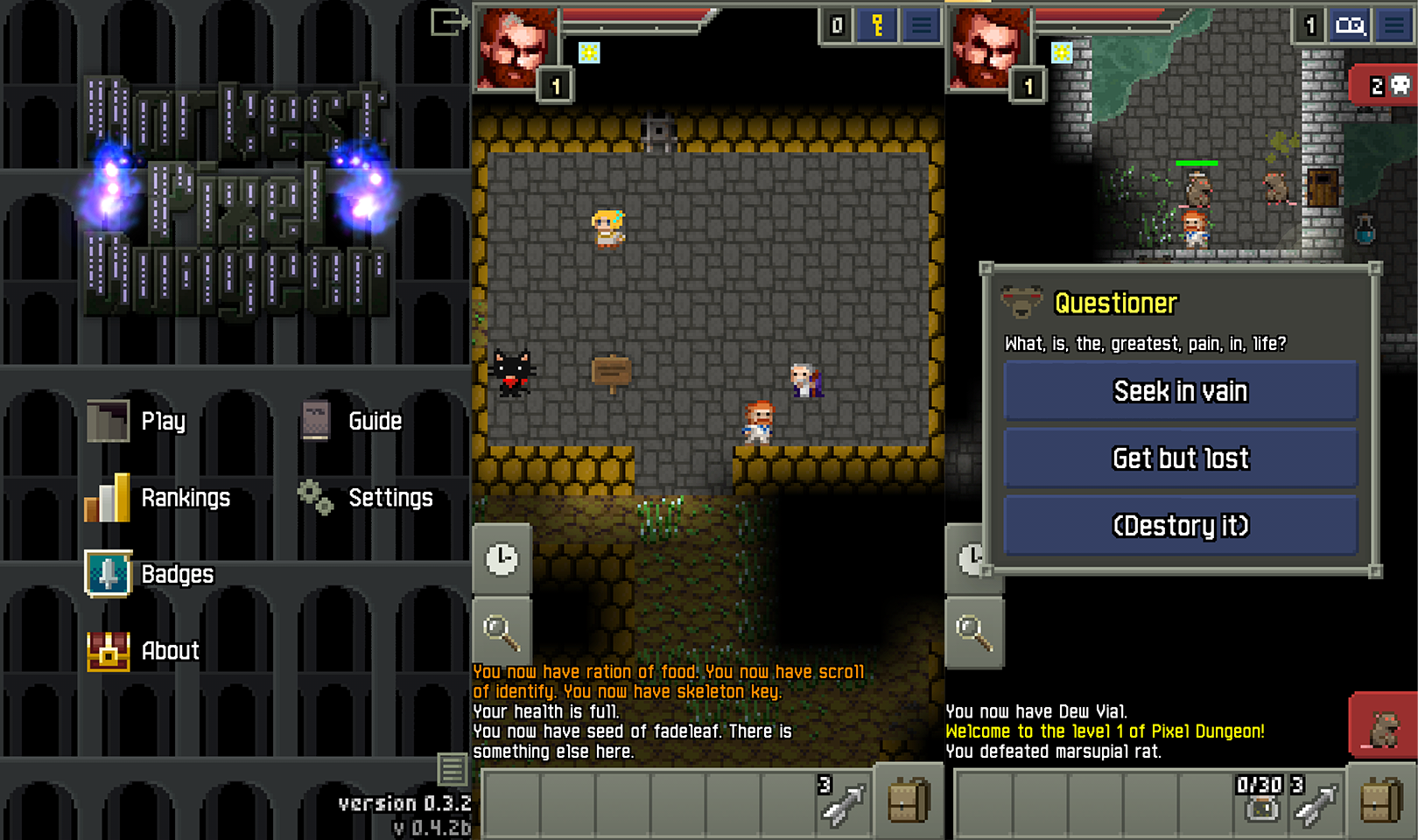The image size is (1418, 840).
Task: Show the Badges collection
Action: (x=150, y=574)
